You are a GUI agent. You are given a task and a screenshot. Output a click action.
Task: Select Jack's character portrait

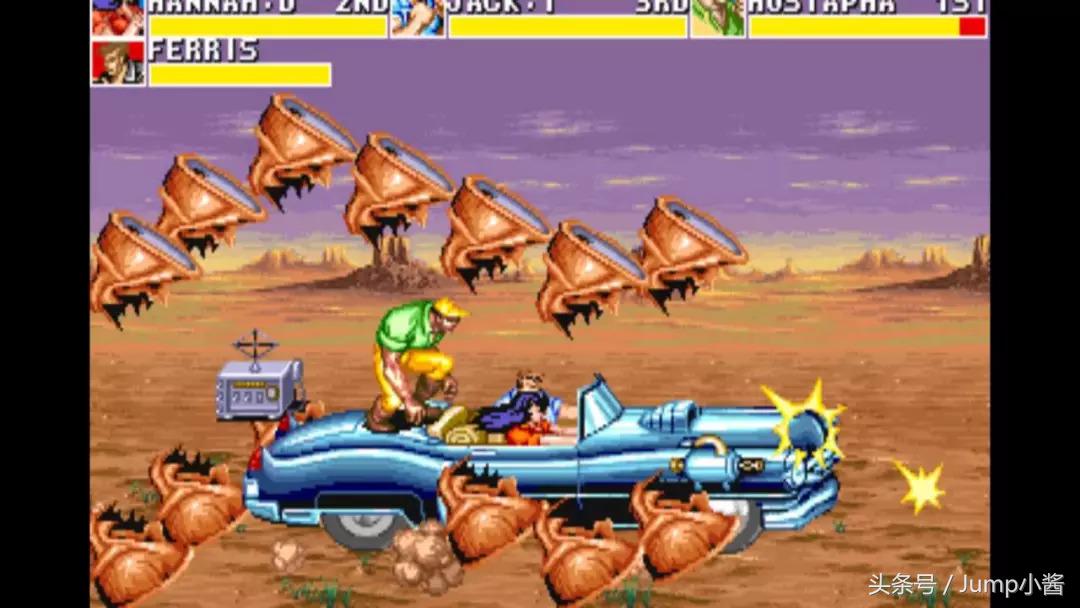click(x=418, y=17)
